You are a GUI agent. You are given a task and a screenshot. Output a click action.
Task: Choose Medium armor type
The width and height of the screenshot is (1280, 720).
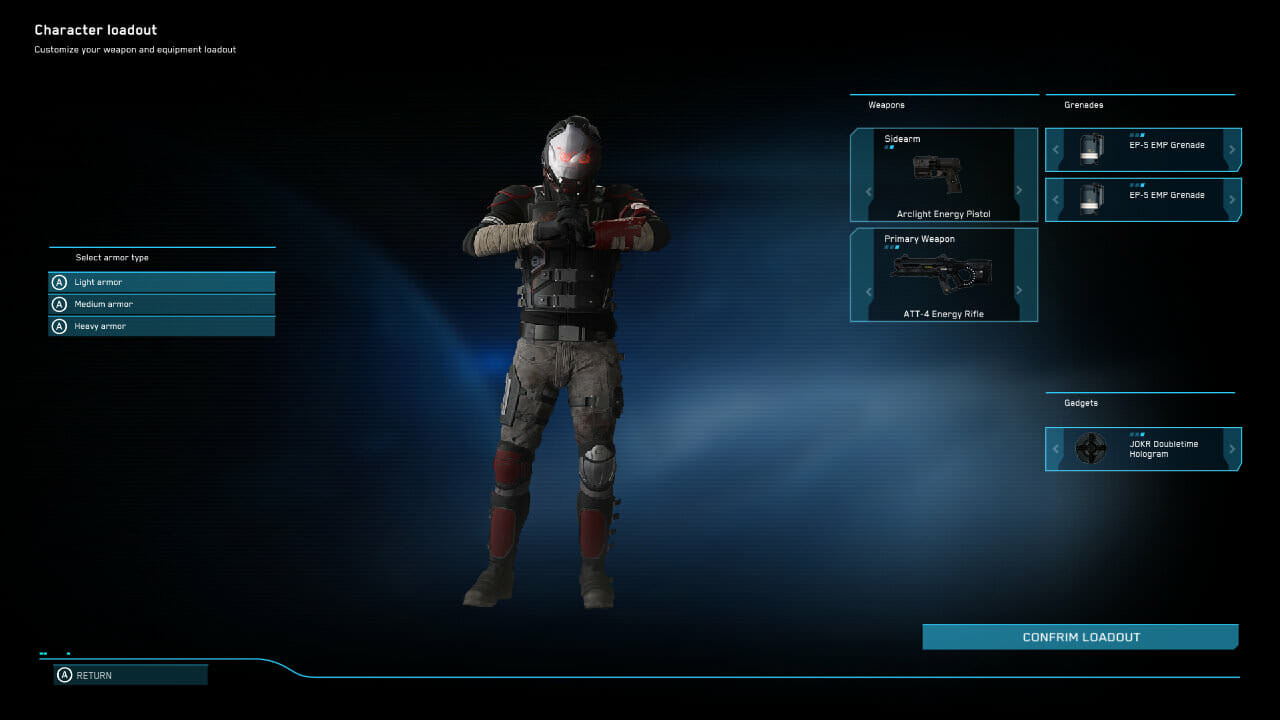coord(161,304)
